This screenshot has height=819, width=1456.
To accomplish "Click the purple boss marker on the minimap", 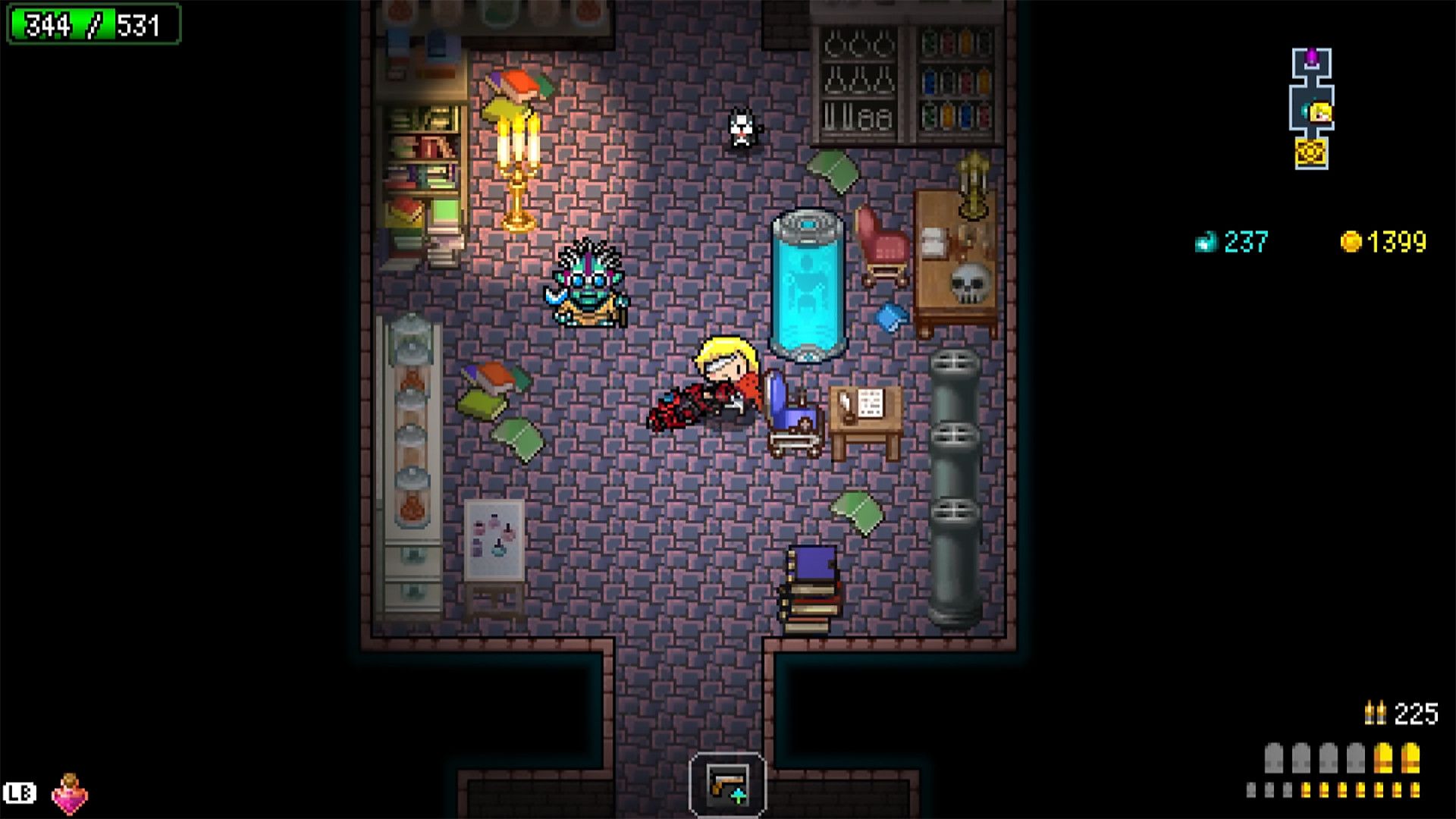I will click(x=1312, y=57).
